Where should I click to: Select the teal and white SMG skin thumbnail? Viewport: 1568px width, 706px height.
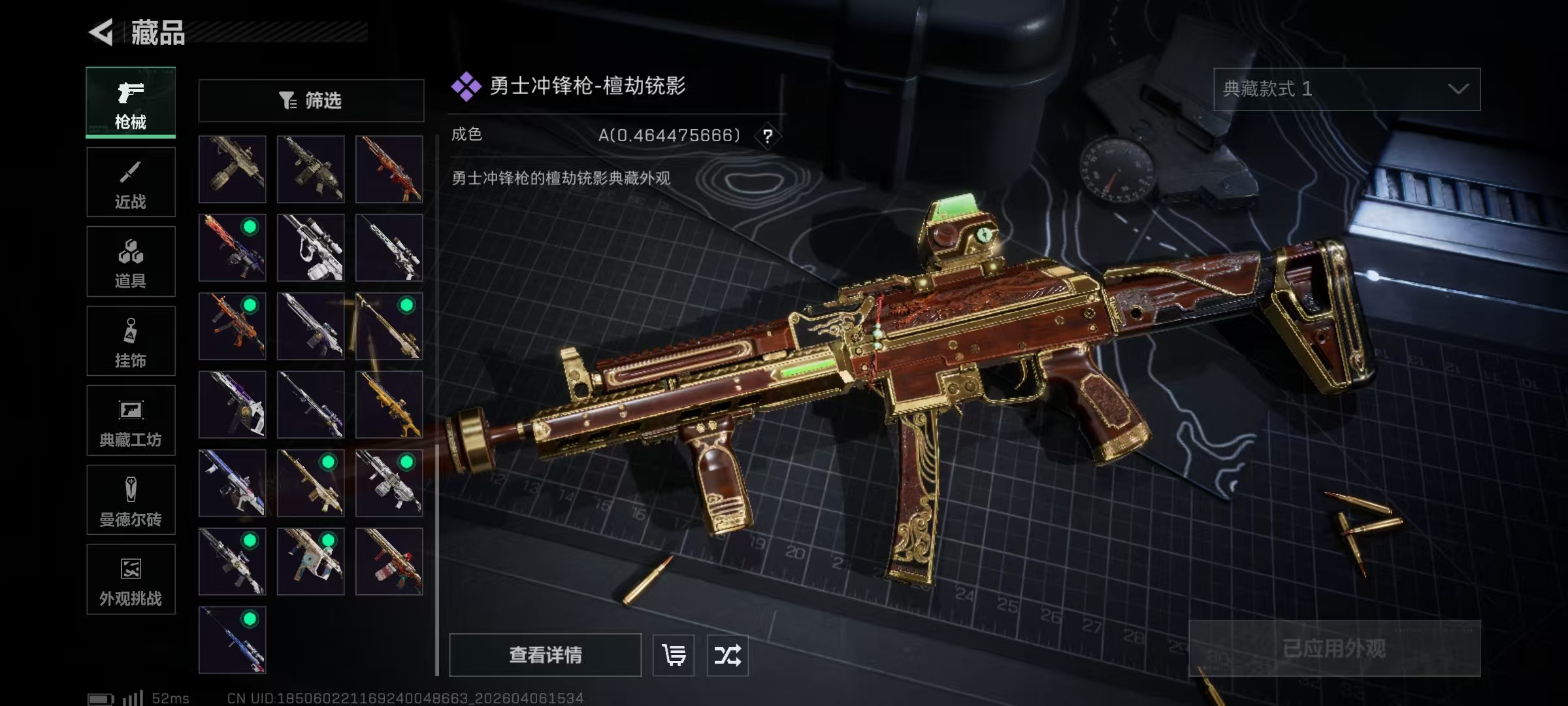click(311, 562)
